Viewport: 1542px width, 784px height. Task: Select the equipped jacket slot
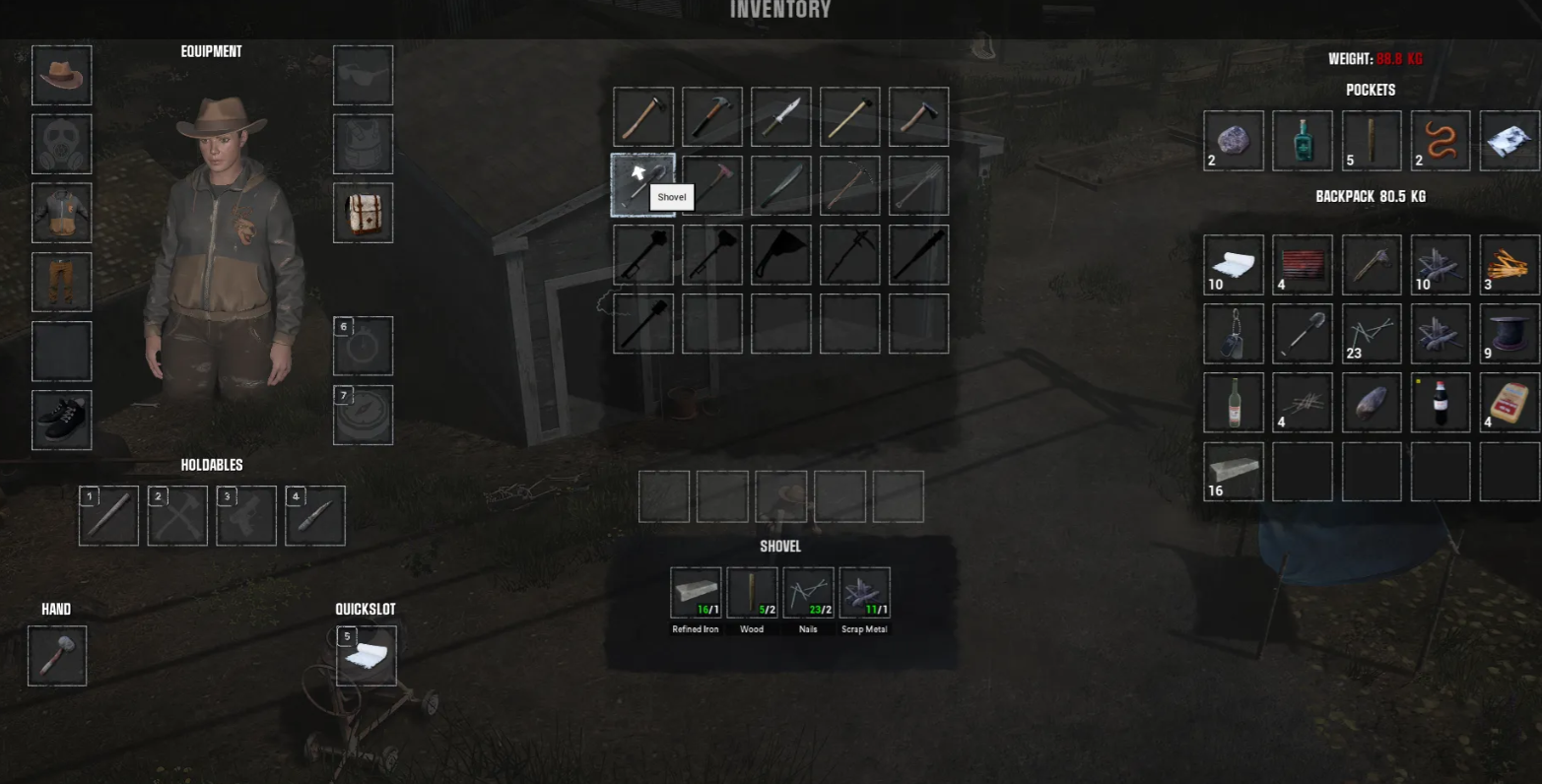[61, 213]
